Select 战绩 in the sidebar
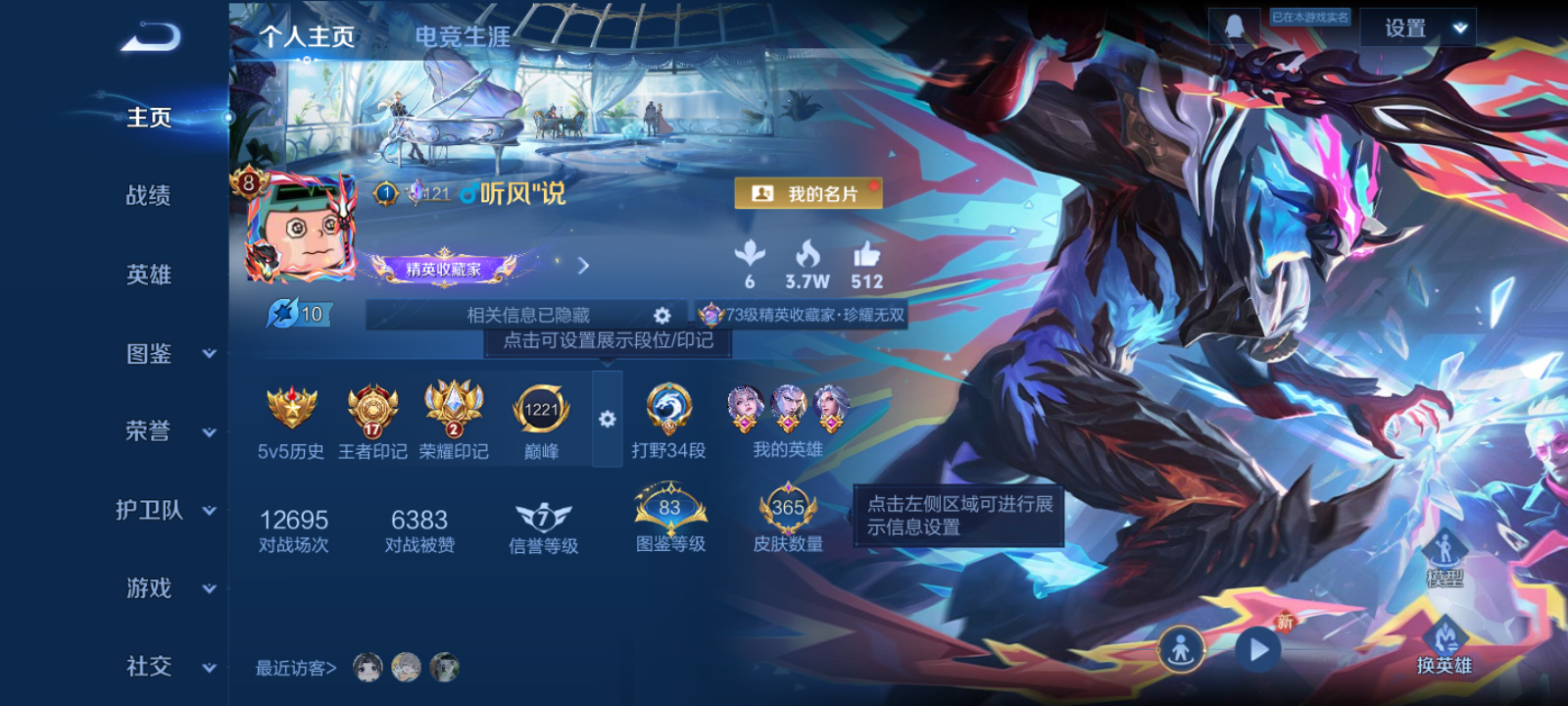Image resolution: width=1568 pixels, height=706 pixels. [x=147, y=196]
